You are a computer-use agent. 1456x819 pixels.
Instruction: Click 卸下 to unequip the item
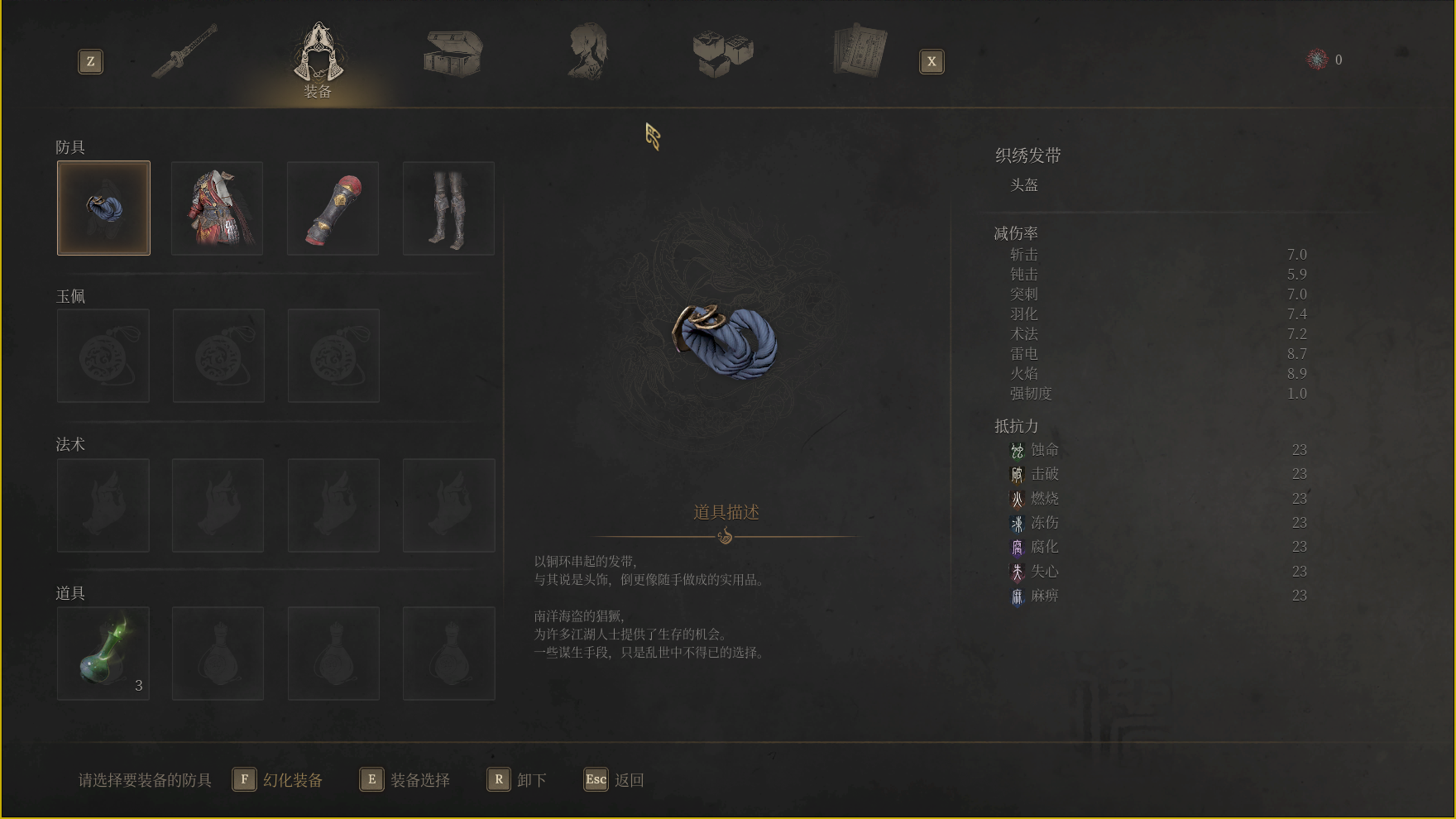517,780
